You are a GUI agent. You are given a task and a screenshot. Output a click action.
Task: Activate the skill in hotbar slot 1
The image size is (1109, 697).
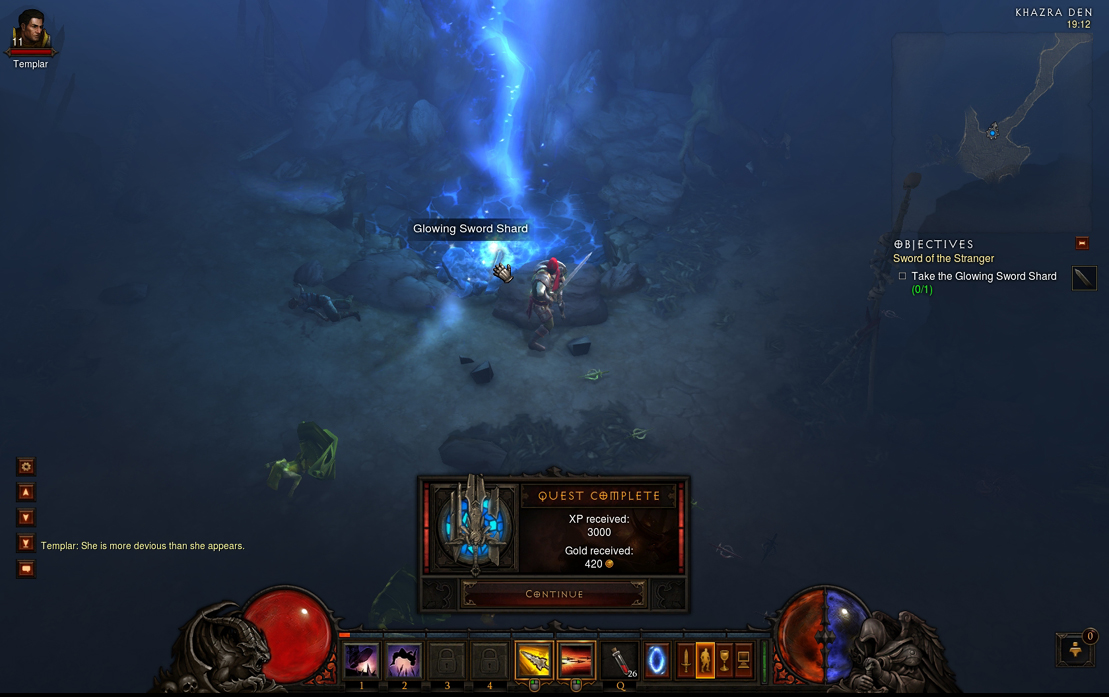[x=362, y=661]
